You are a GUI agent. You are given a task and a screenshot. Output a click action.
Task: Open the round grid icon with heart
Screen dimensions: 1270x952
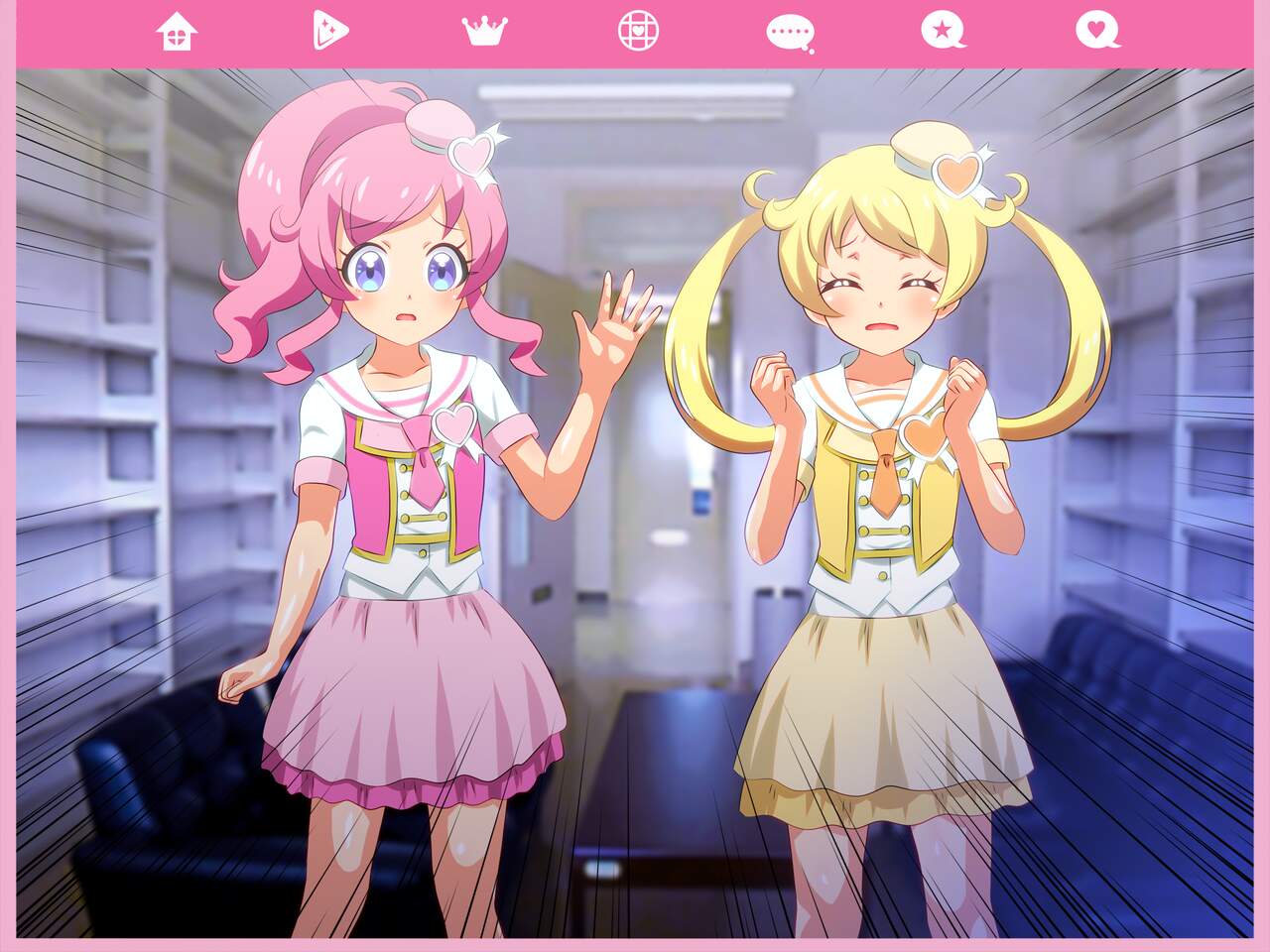pos(637,31)
